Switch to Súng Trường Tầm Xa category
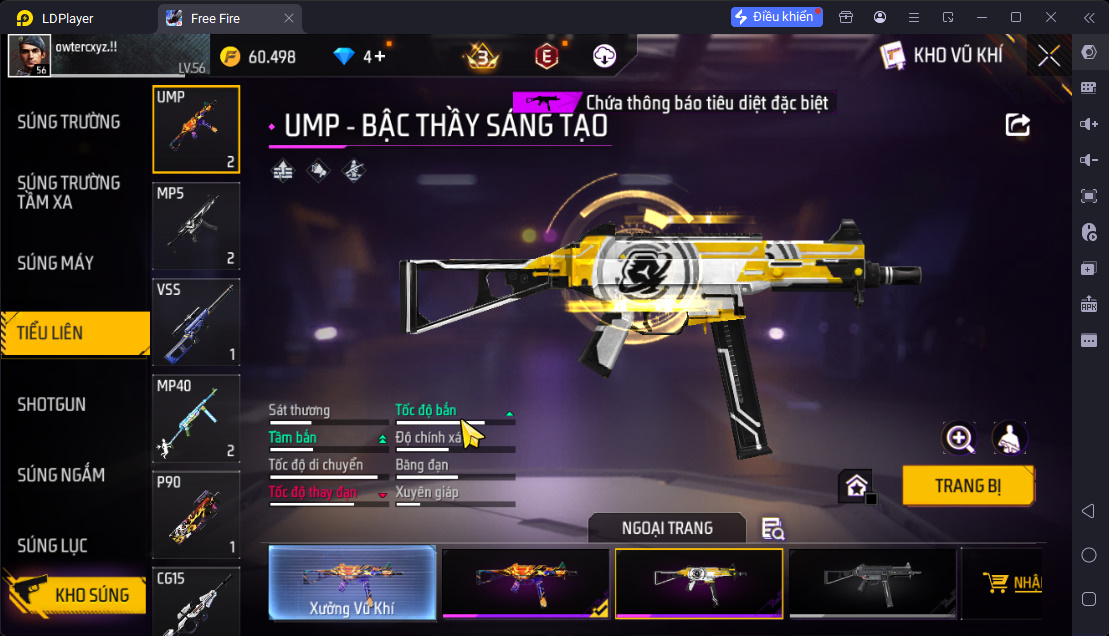Screen dimensions: 1109x636 (x=68, y=192)
